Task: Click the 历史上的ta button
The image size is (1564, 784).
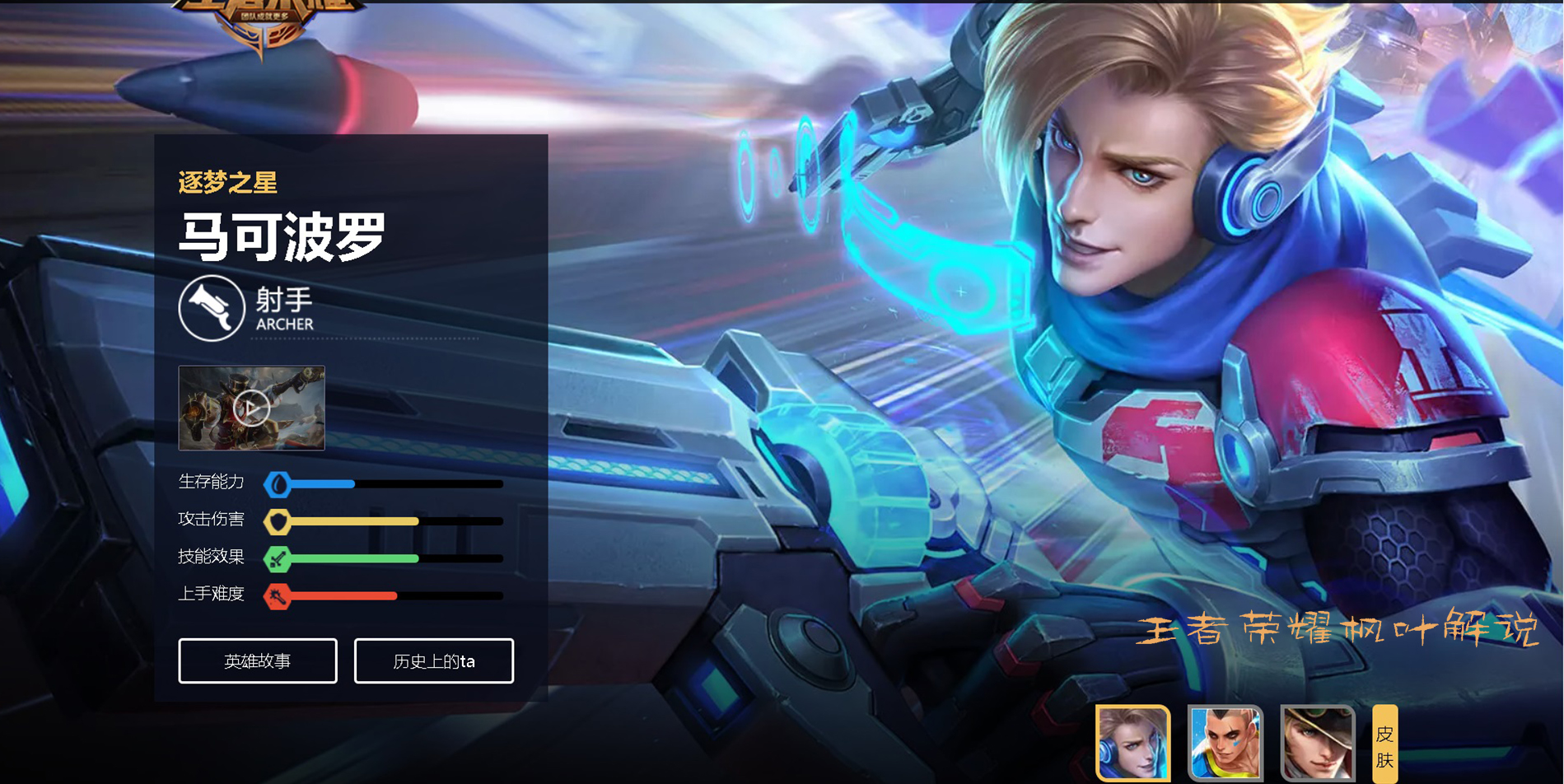Action: coord(434,660)
